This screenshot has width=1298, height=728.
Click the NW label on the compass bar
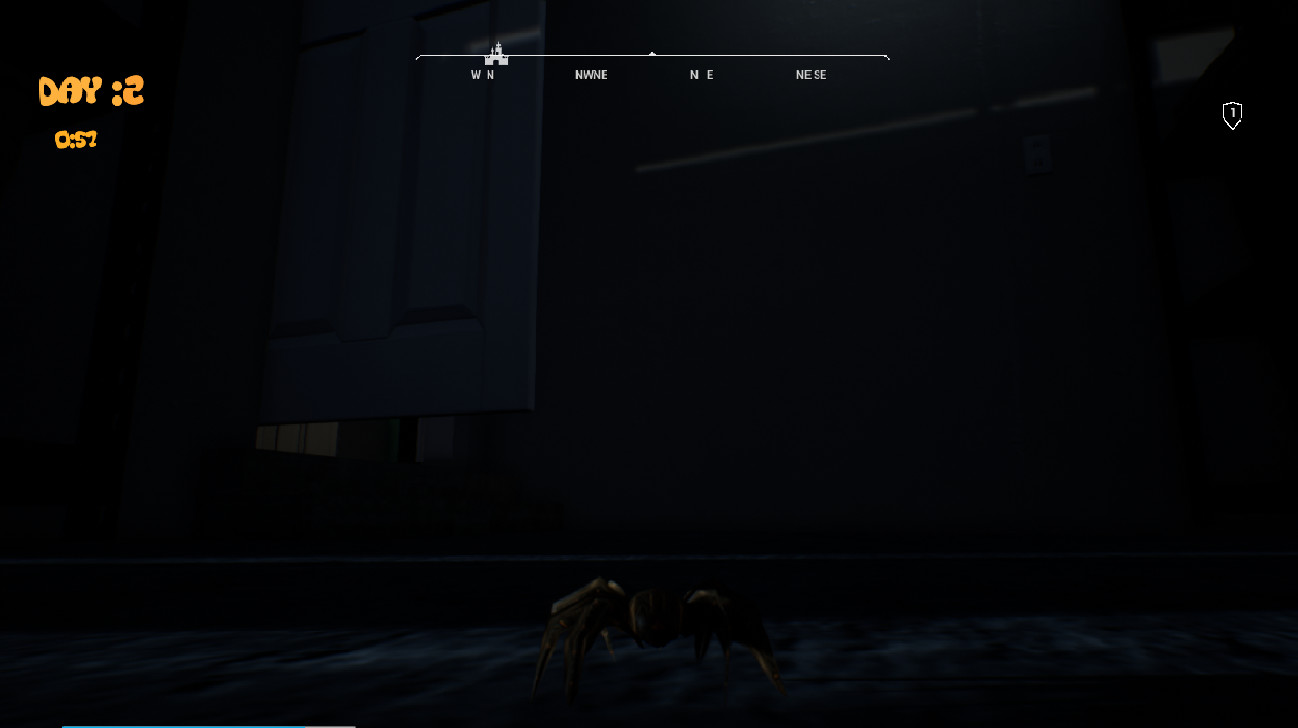(x=583, y=74)
